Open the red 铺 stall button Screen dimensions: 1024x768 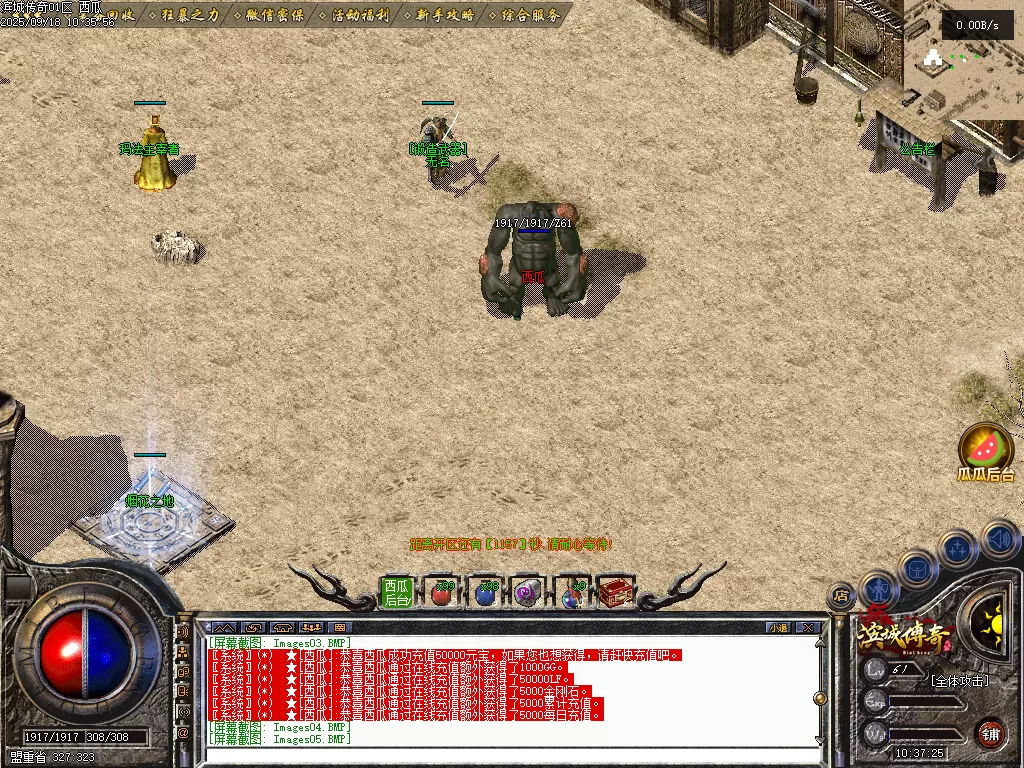[x=990, y=733]
